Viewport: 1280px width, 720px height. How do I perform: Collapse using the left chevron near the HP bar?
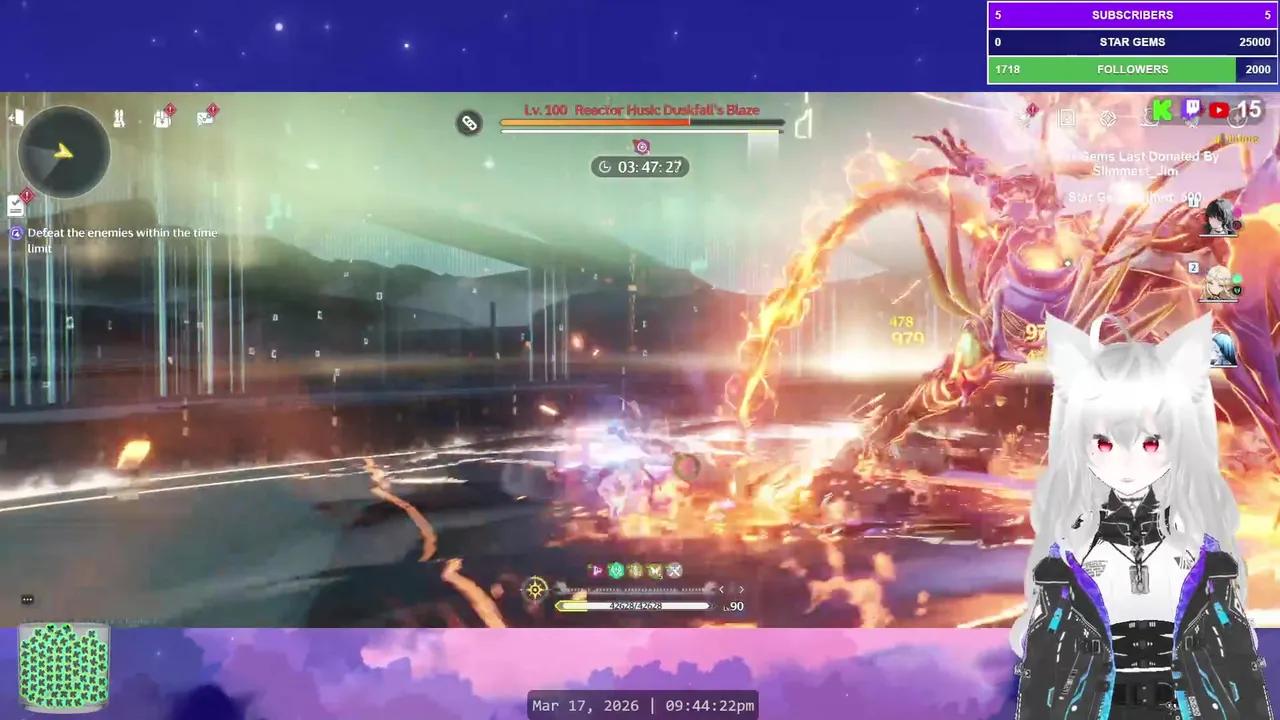(x=721, y=589)
